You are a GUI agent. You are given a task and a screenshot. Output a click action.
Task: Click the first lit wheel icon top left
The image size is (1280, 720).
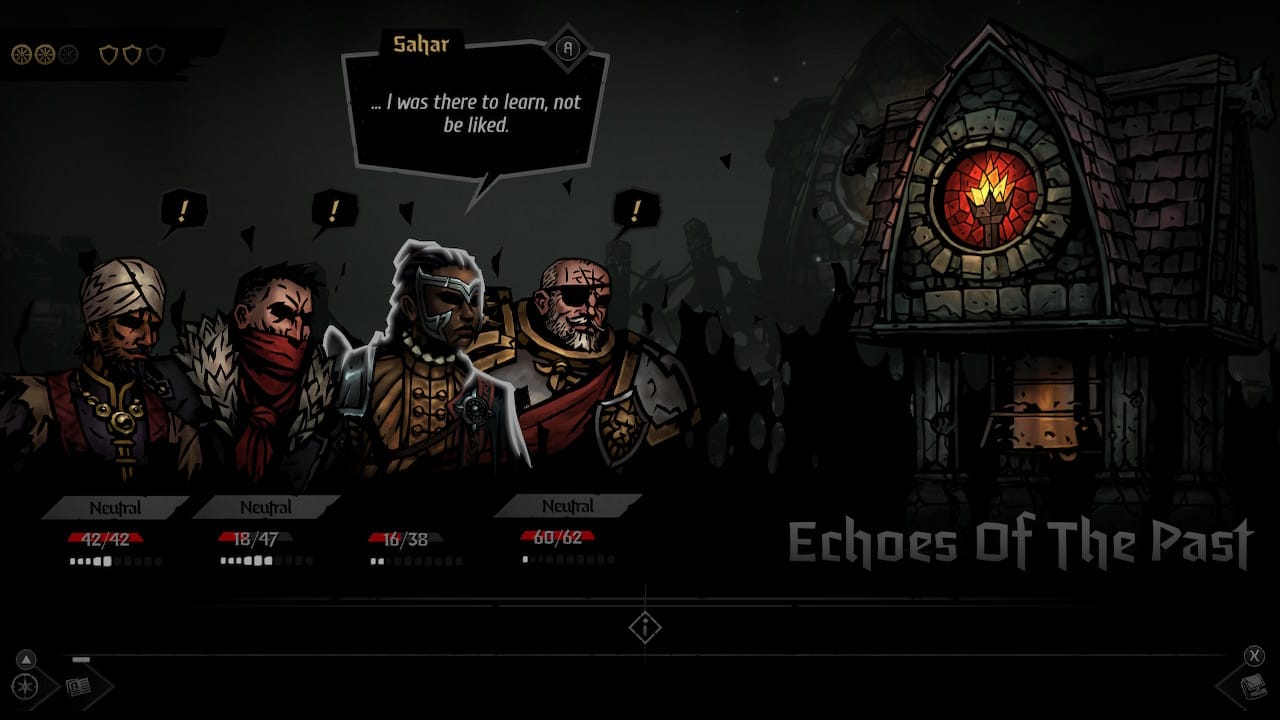click(22, 54)
